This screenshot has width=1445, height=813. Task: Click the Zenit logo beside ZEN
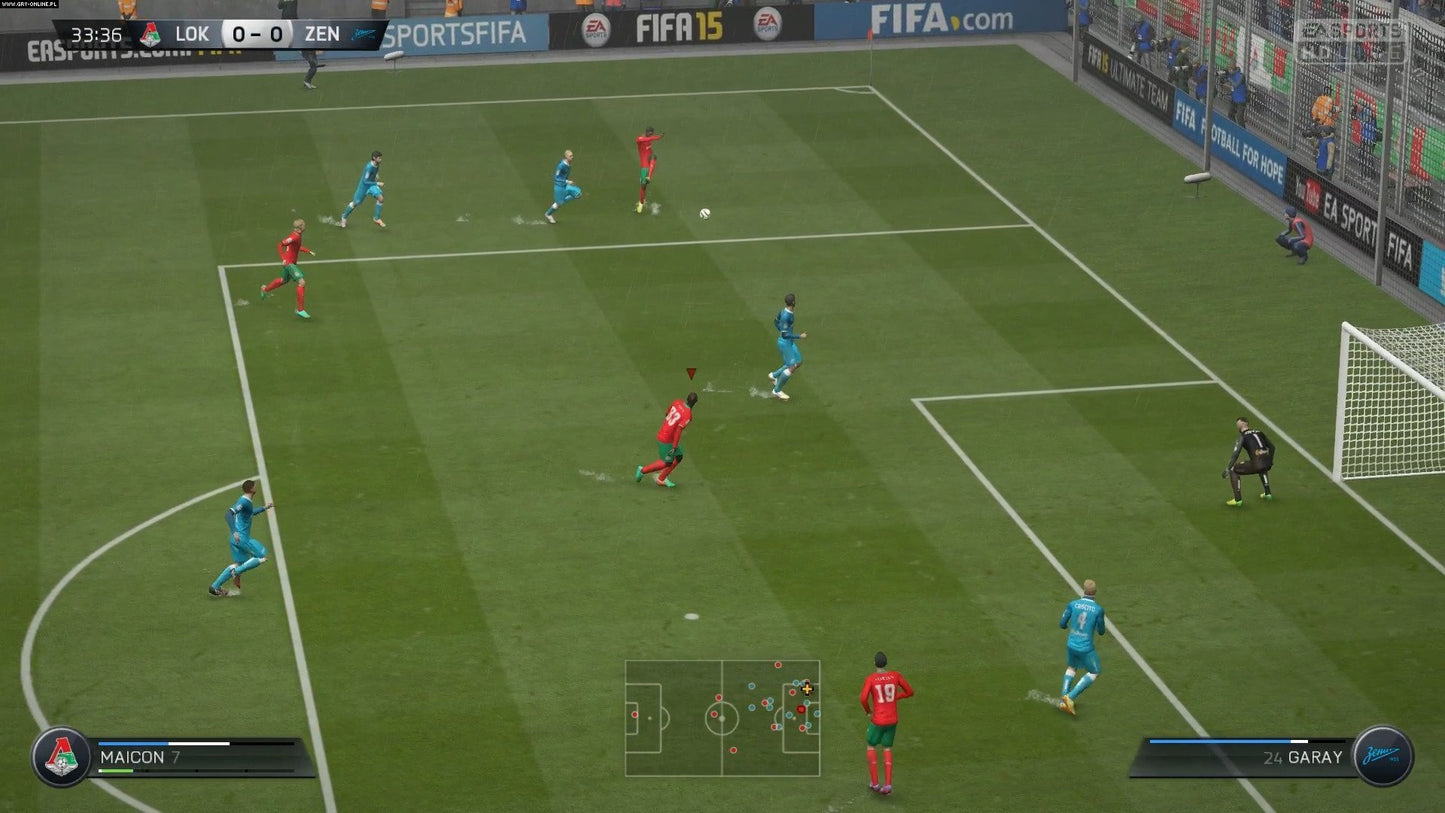[x=362, y=33]
